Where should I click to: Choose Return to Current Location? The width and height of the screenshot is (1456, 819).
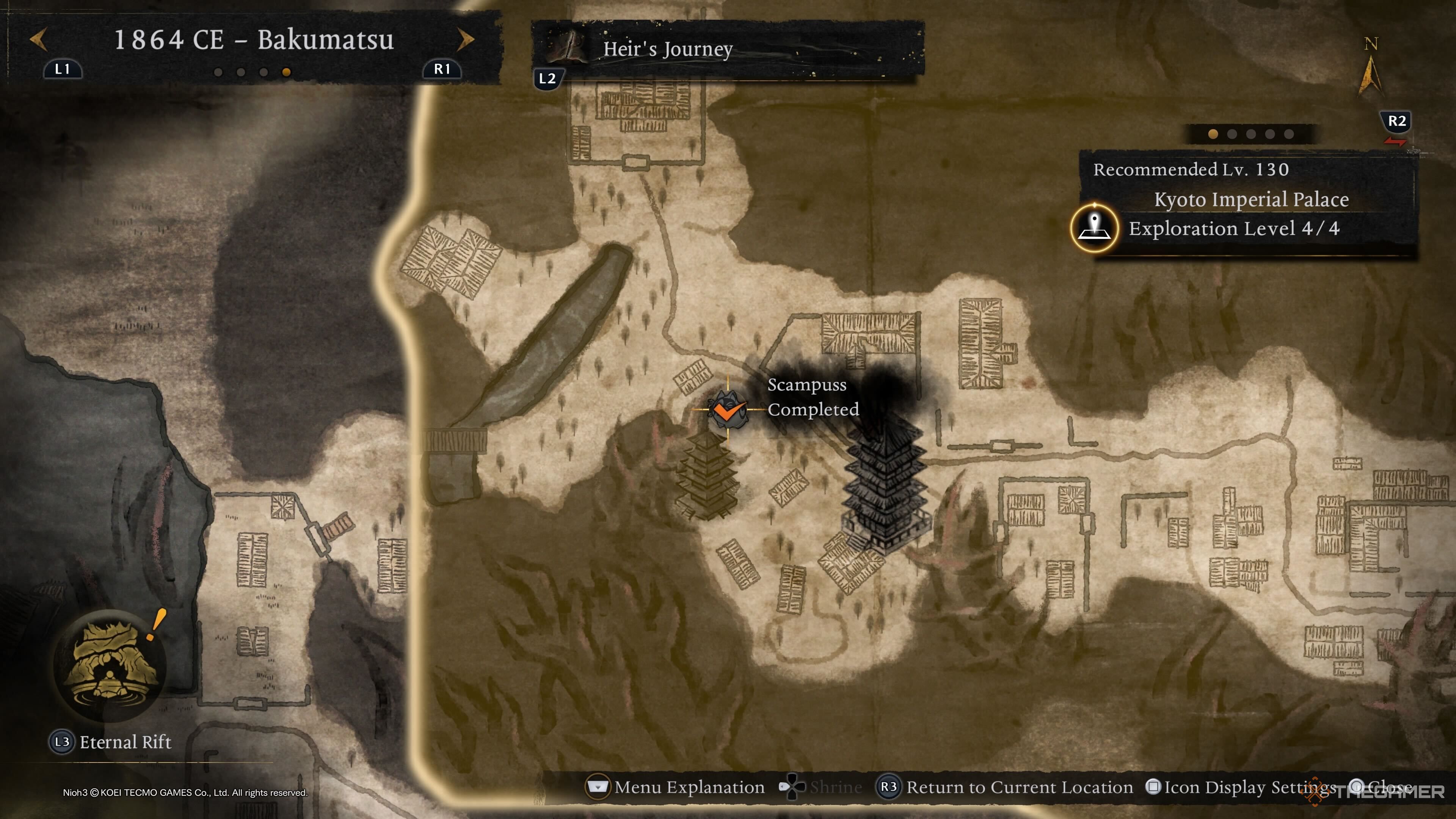coord(1005,787)
